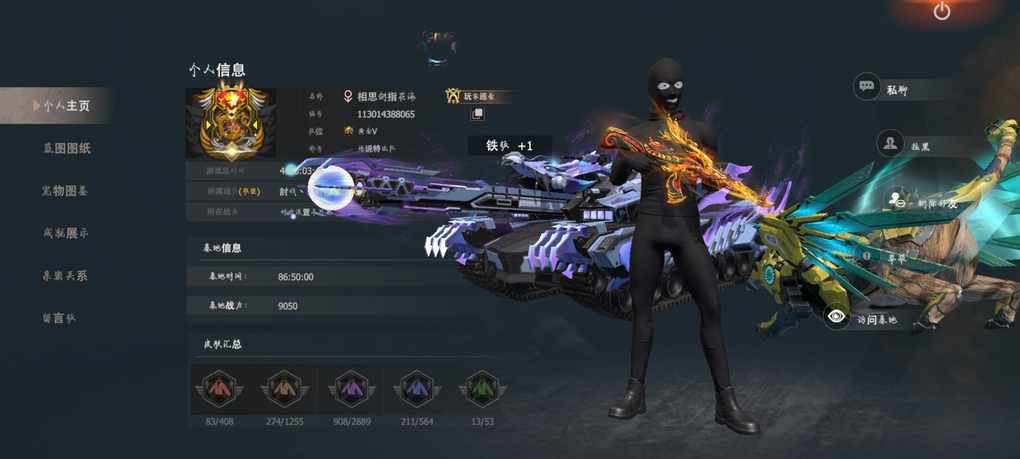Open the 宠物图鉴 pet codex tab
This screenshot has height=459, width=1020.
[65, 190]
